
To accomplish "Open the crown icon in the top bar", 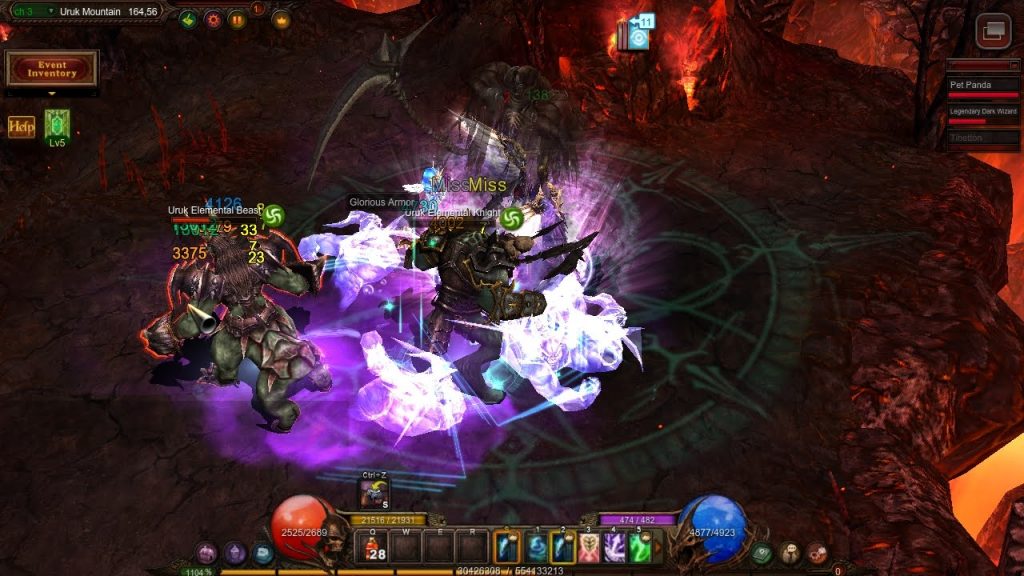I will 281,19.
